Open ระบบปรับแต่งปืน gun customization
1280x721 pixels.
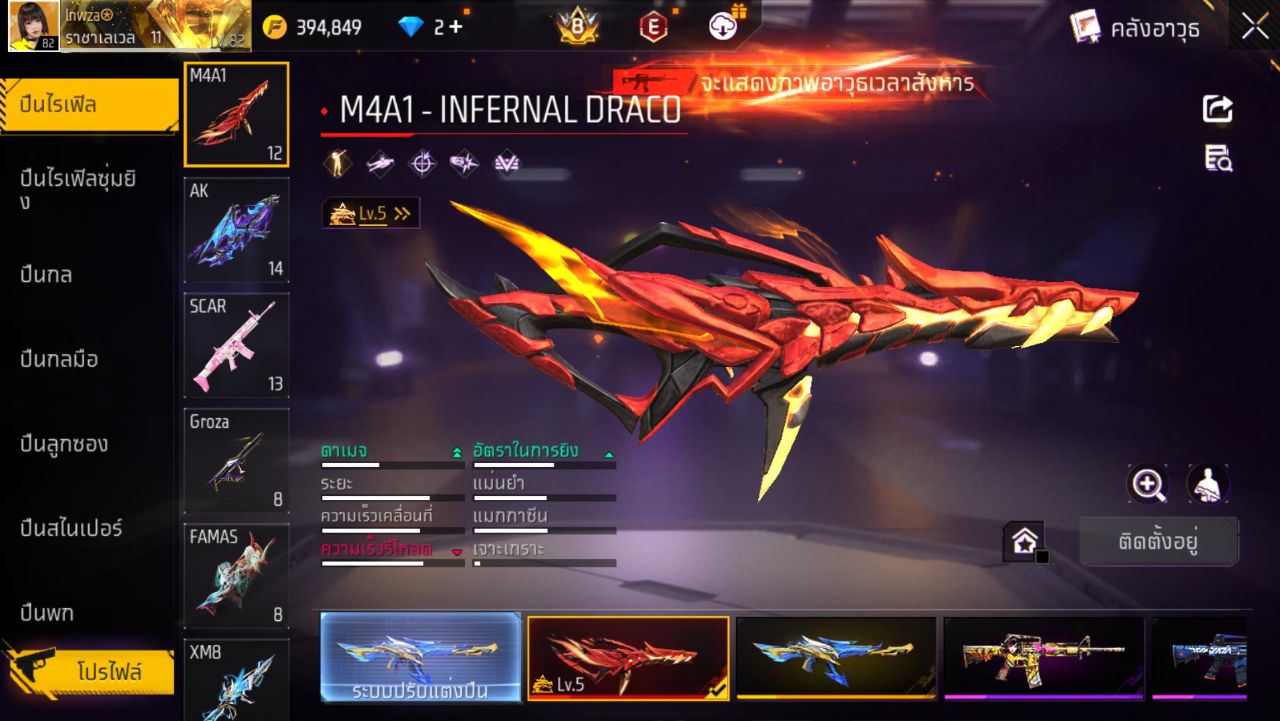coord(421,657)
